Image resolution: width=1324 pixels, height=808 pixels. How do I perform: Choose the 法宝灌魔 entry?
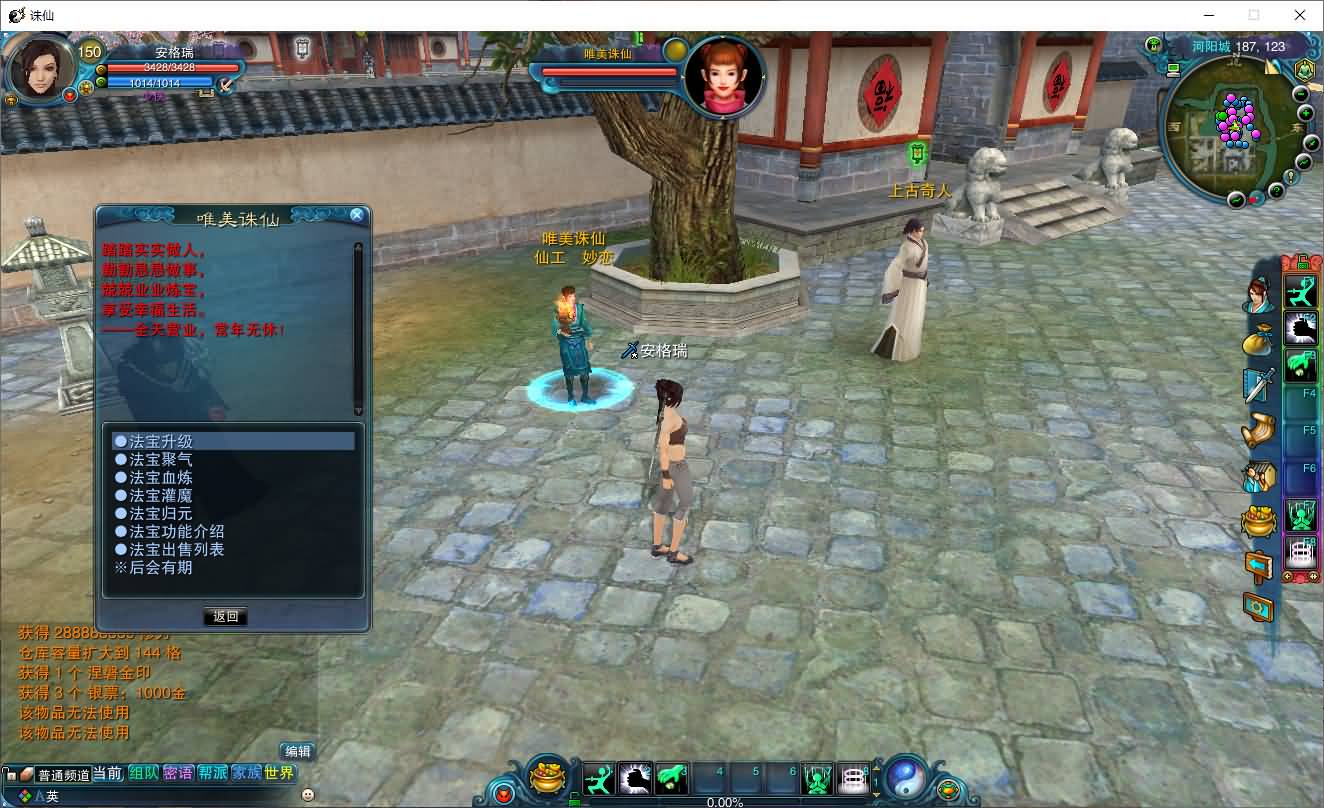click(x=161, y=495)
